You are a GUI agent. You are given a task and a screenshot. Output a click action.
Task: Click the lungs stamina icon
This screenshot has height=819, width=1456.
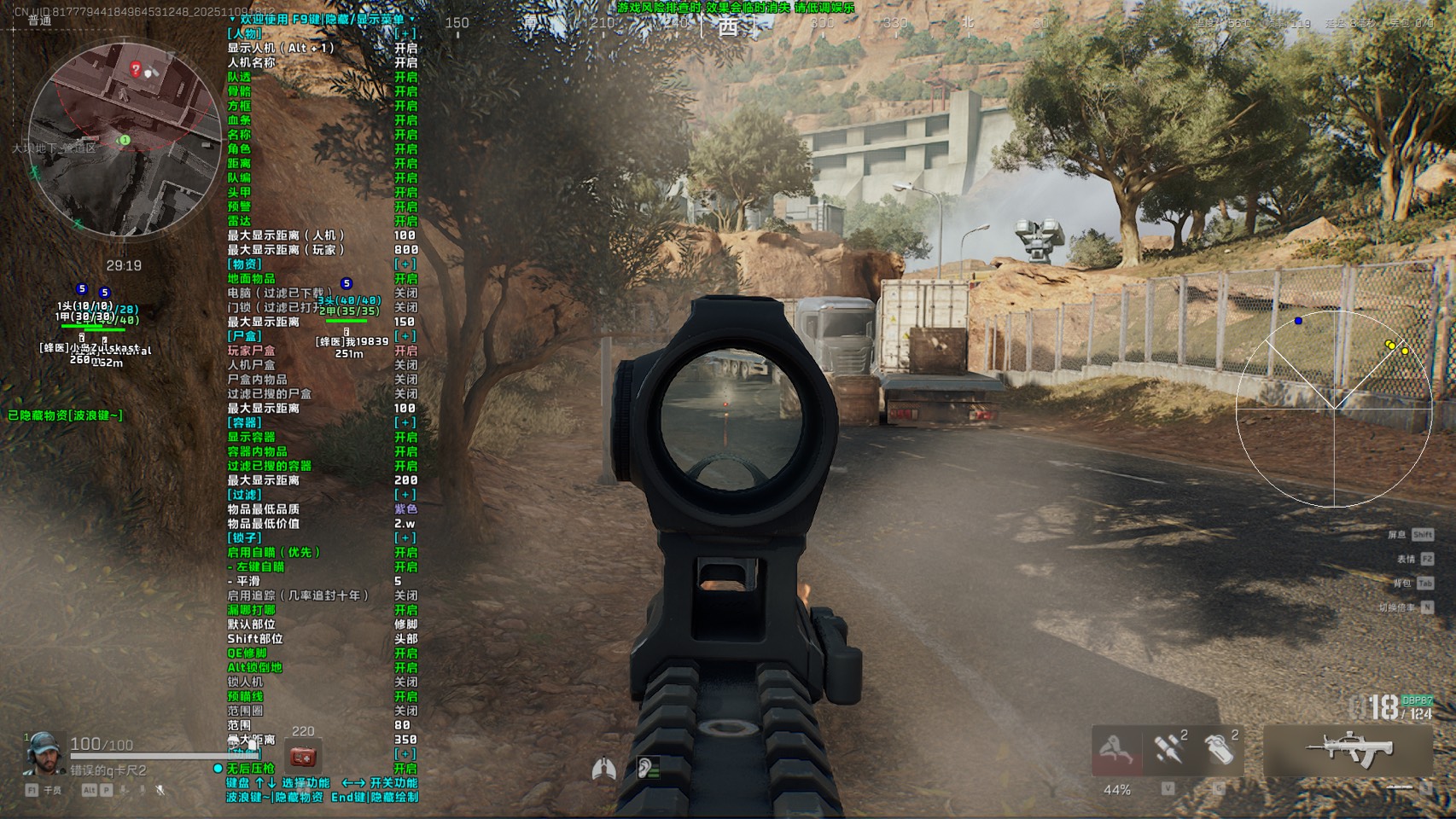pos(603,769)
